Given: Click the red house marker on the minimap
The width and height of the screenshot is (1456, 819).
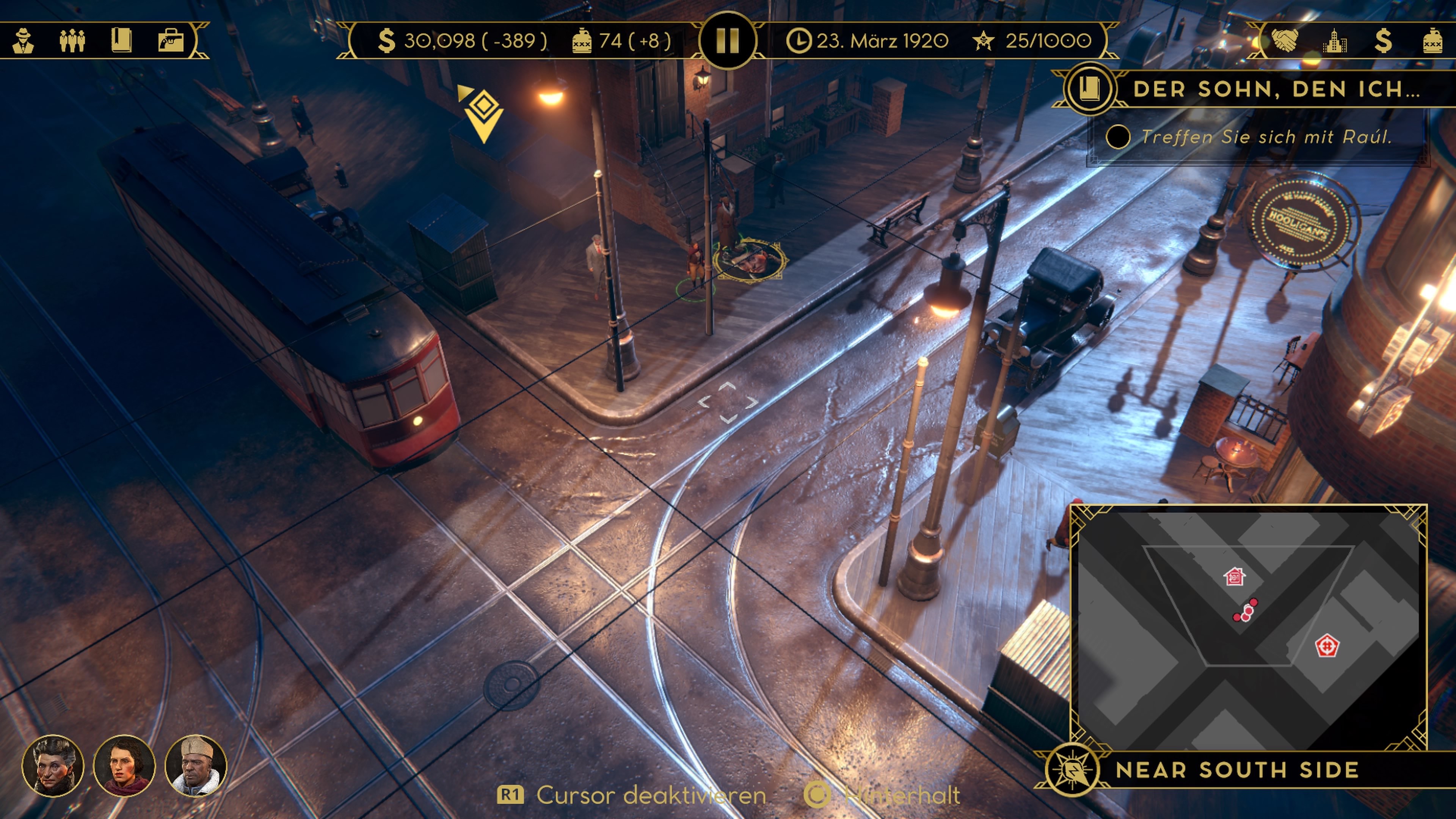Looking at the screenshot, I should point(1235,577).
